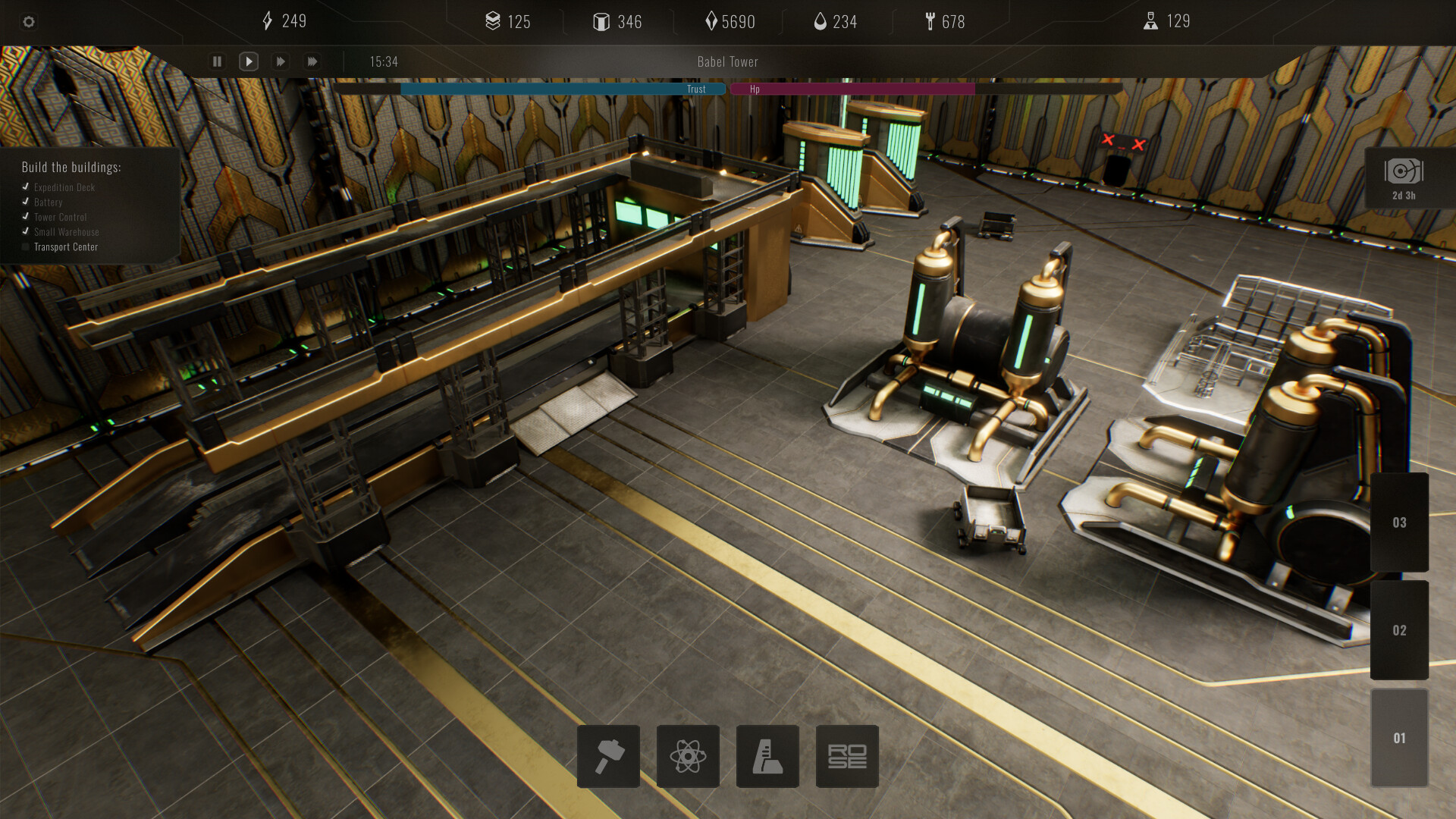
Task: Open the atom research panel
Action: tap(688, 756)
